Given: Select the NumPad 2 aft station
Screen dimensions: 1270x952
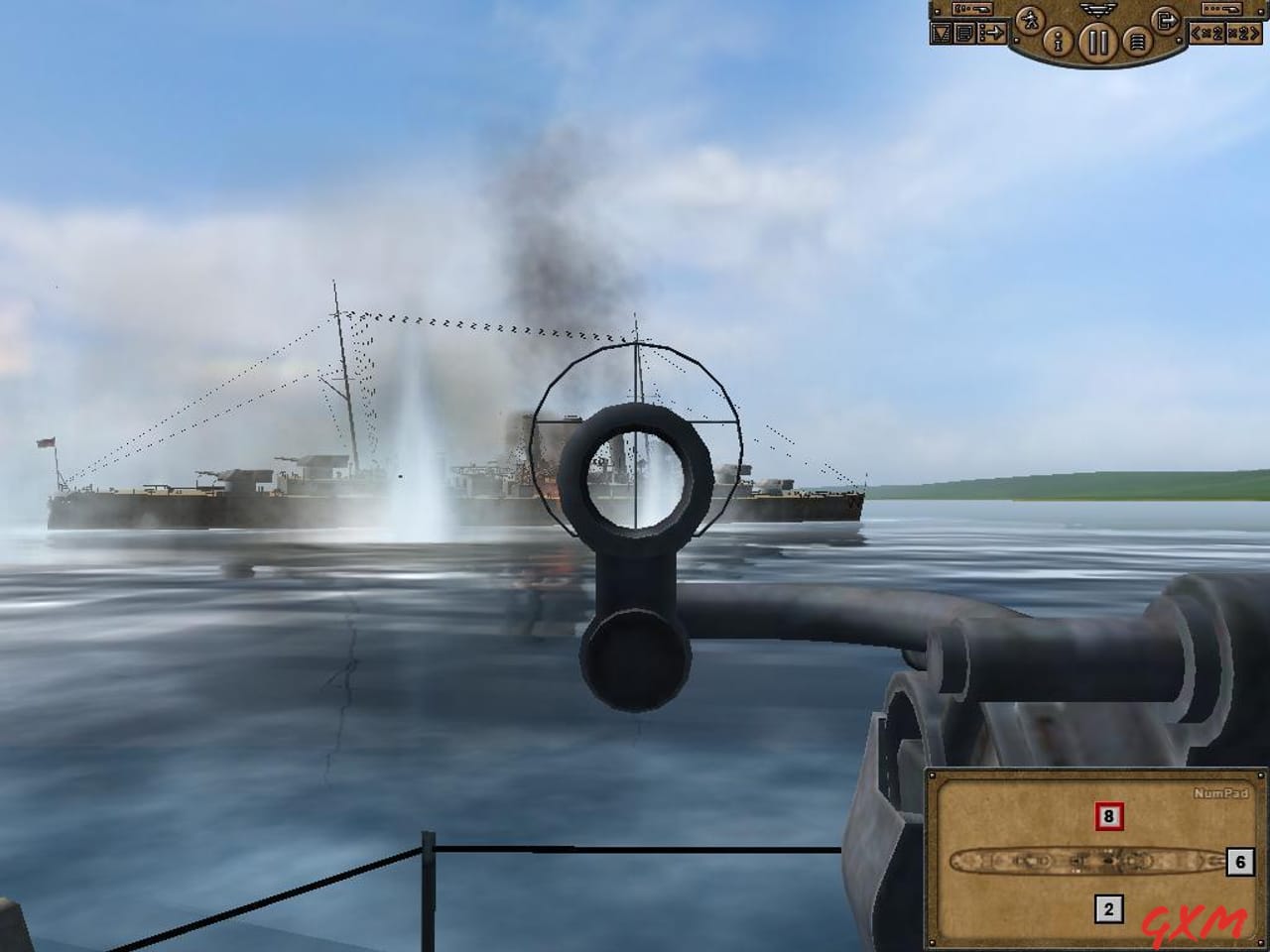Looking at the screenshot, I should pos(1109,910).
